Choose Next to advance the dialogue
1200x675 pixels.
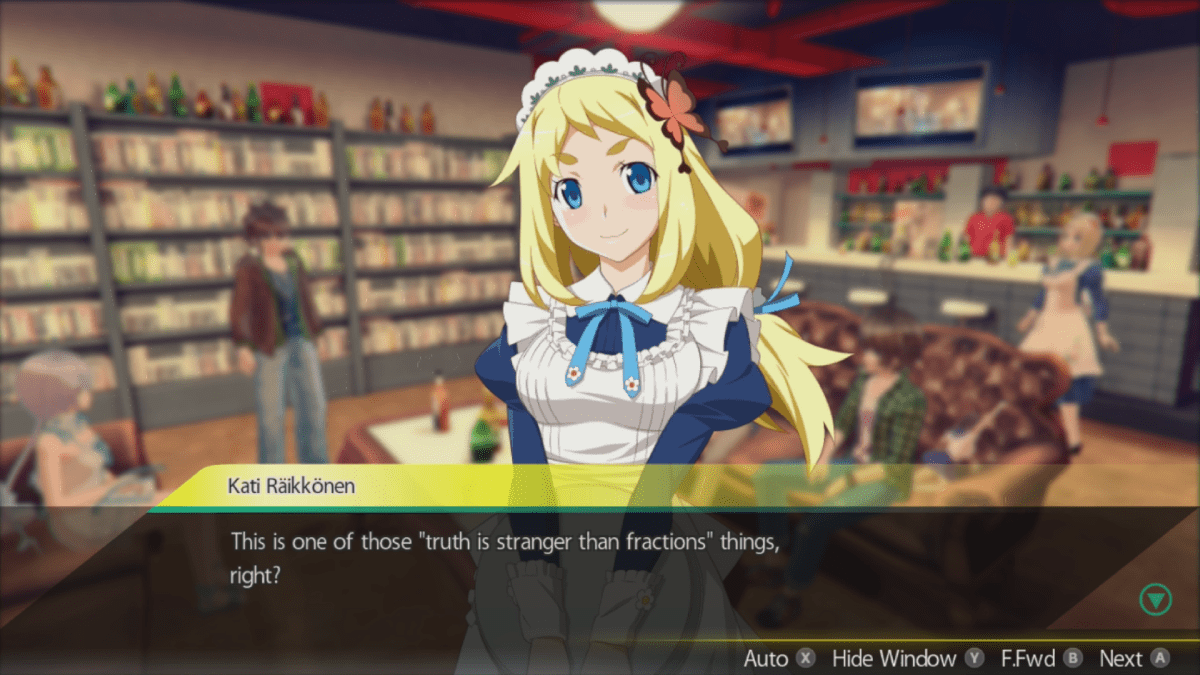[1133, 658]
